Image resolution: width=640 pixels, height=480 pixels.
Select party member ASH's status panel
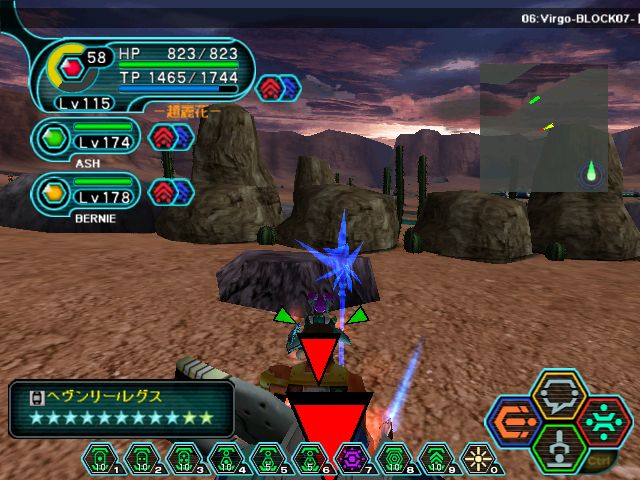pyautogui.click(x=88, y=139)
